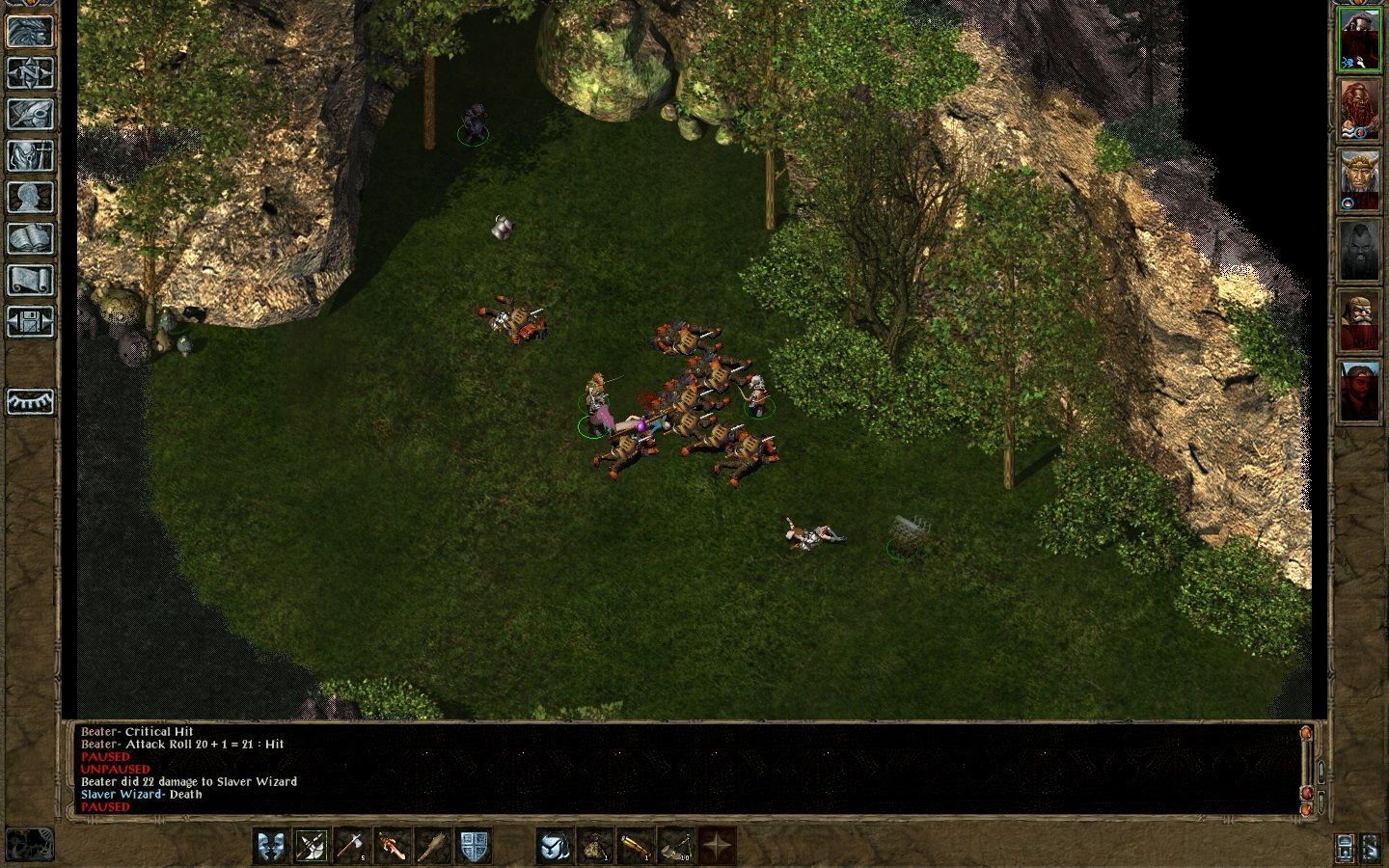The image size is (1389, 868).
Task: Open the mage spellbook button
Action: 30,238
